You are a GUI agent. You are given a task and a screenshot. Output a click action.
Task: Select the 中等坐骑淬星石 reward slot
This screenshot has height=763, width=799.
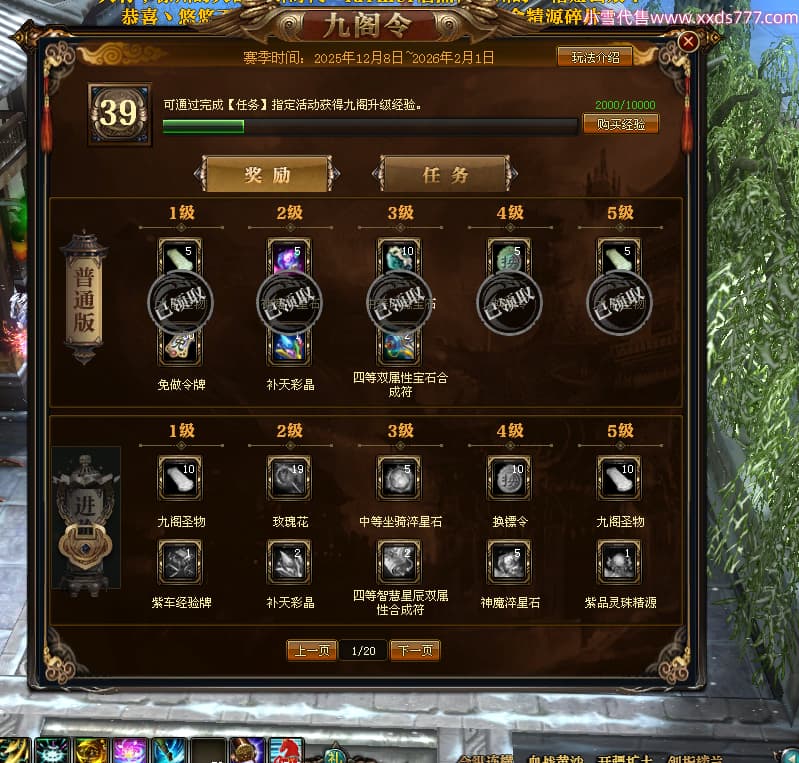[x=400, y=478]
